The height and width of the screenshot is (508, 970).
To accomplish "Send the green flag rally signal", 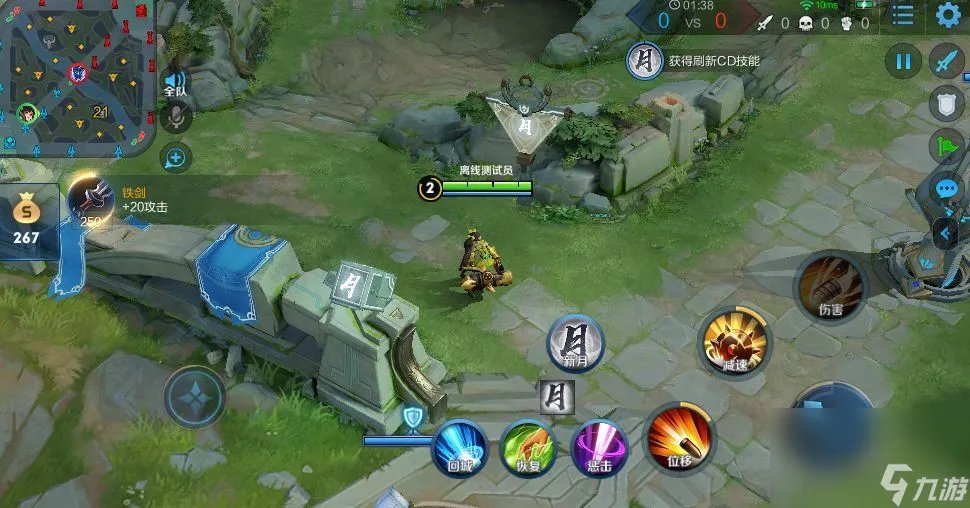I will 946,146.
